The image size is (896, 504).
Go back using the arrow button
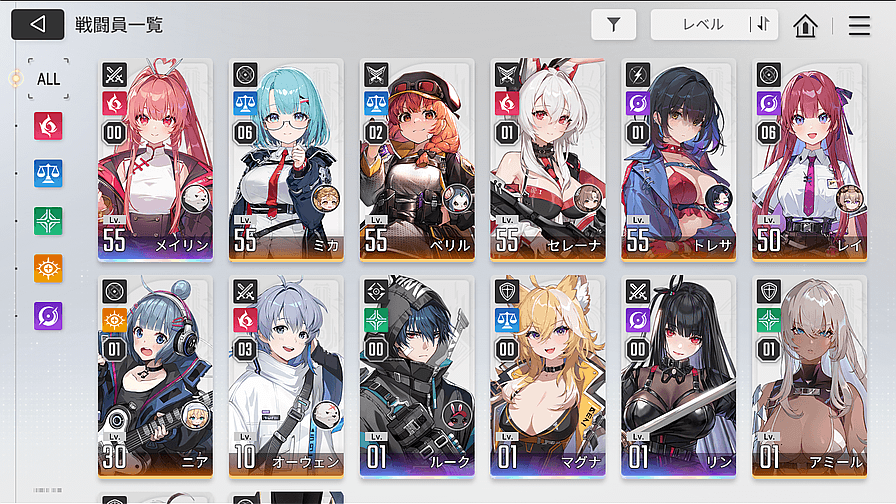[x=38, y=25]
